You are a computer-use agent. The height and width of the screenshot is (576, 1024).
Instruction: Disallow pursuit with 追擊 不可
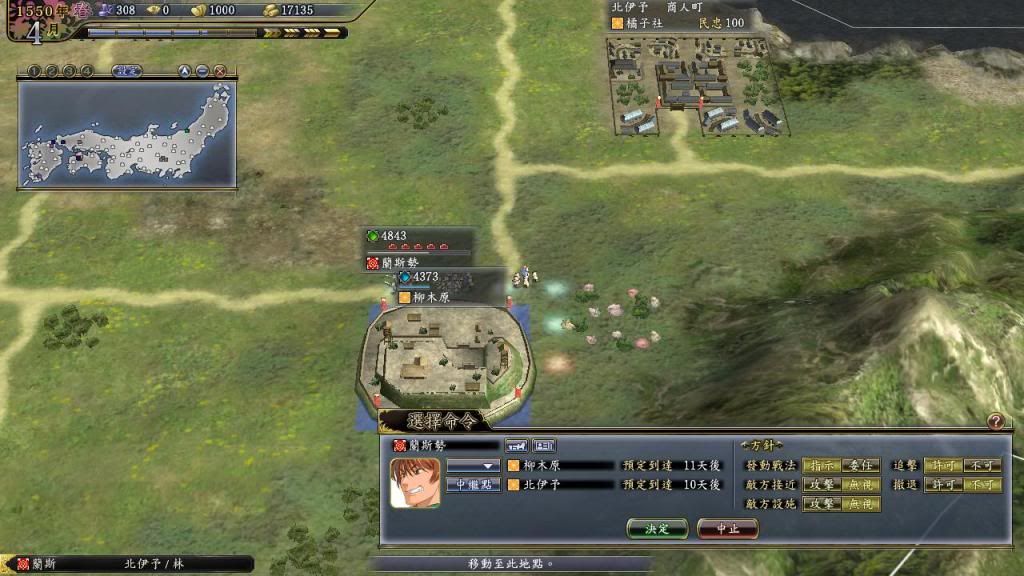(981, 466)
